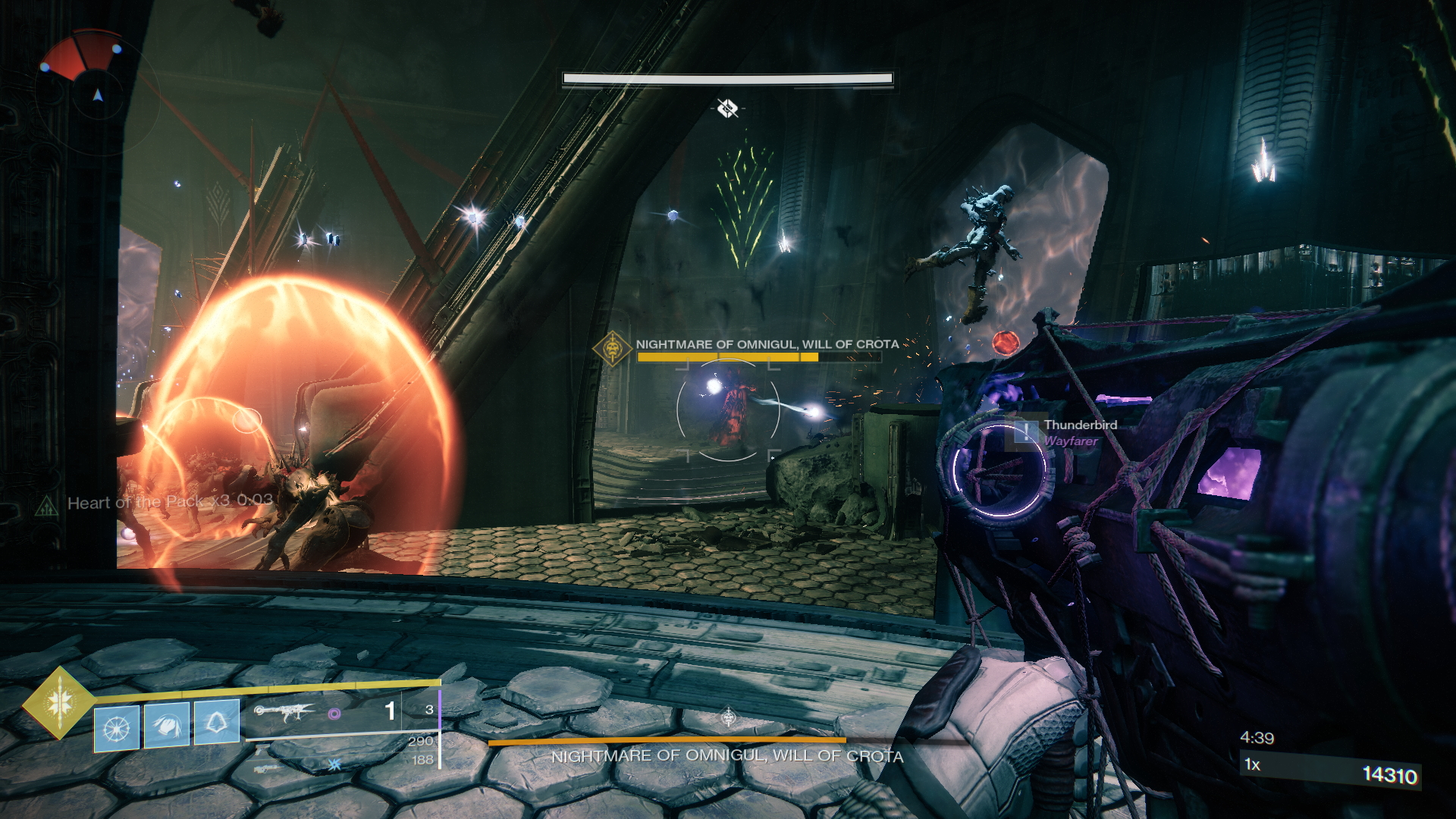Click the sidearm secondary weapon icon
Image resolution: width=1456 pixels, height=819 pixels.
tap(261, 751)
